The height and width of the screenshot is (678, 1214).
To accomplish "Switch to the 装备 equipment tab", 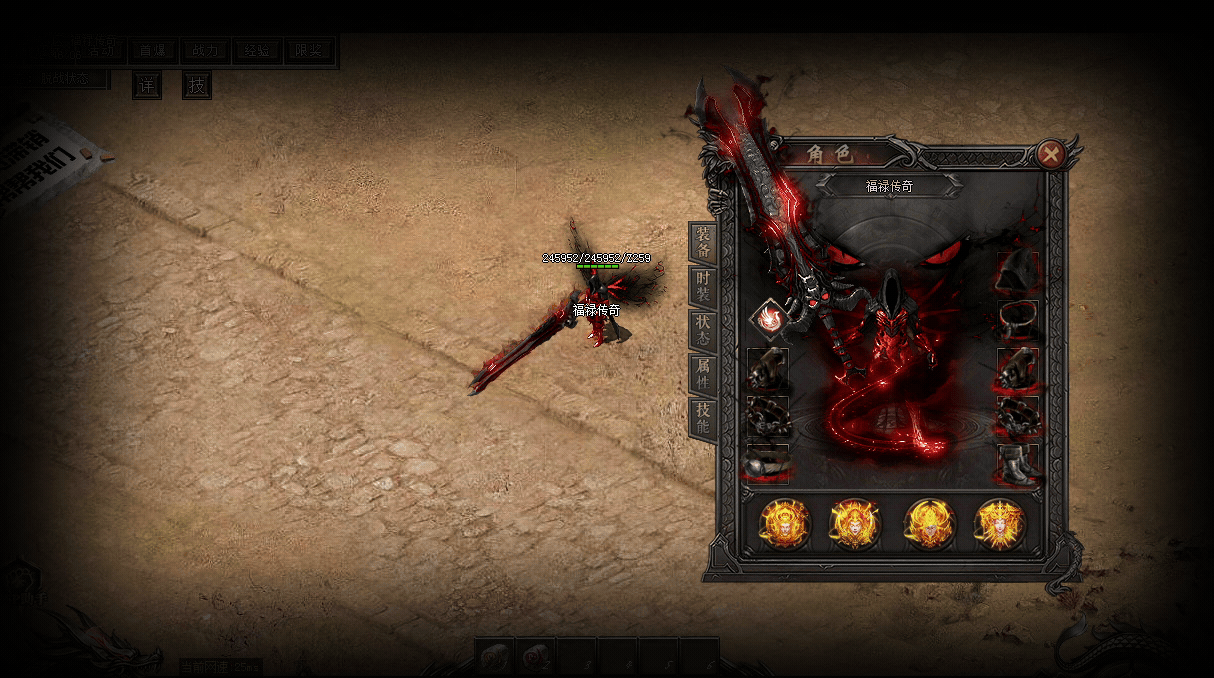I will 703,242.
